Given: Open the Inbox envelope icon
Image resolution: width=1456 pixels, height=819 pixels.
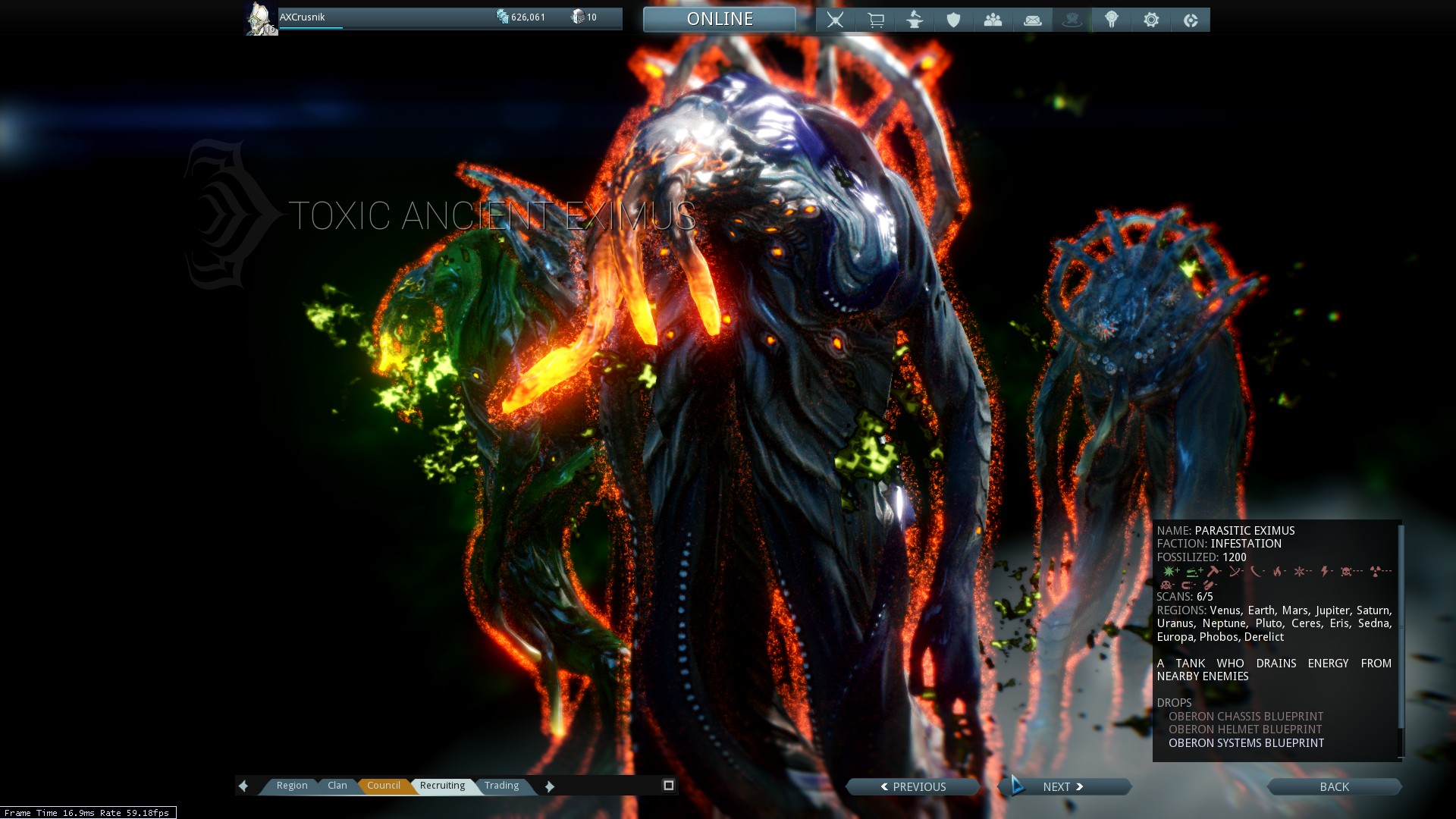Looking at the screenshot, I should [x=1033, y=19].
